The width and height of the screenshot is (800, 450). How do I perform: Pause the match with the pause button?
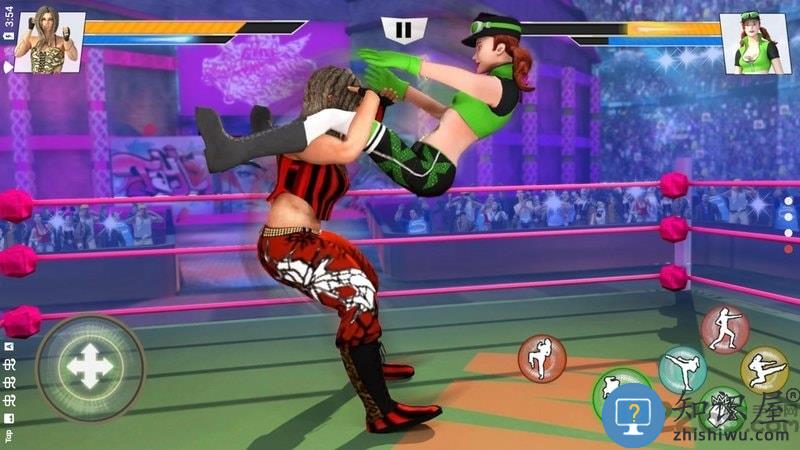click(402, 30)
